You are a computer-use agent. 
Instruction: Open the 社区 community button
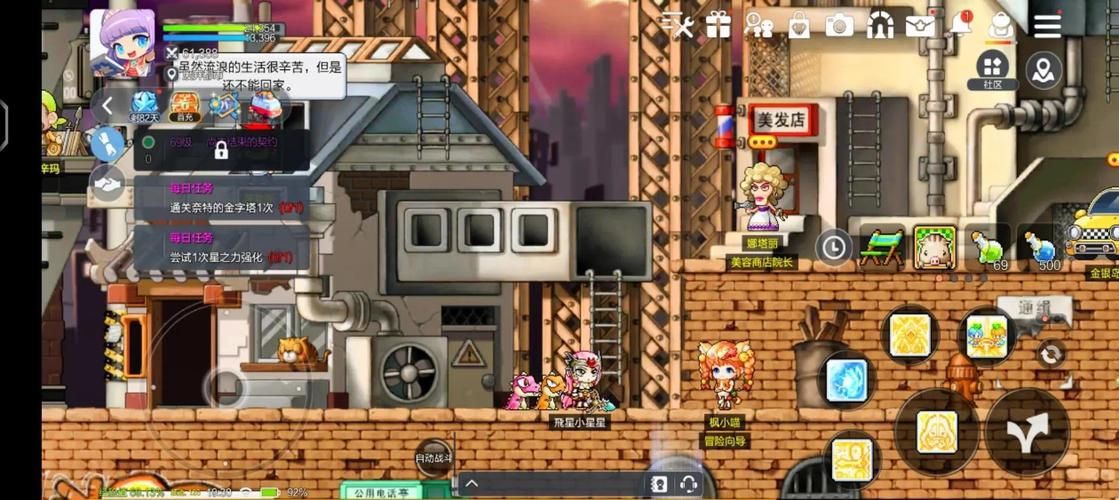(x=992, y=70)
